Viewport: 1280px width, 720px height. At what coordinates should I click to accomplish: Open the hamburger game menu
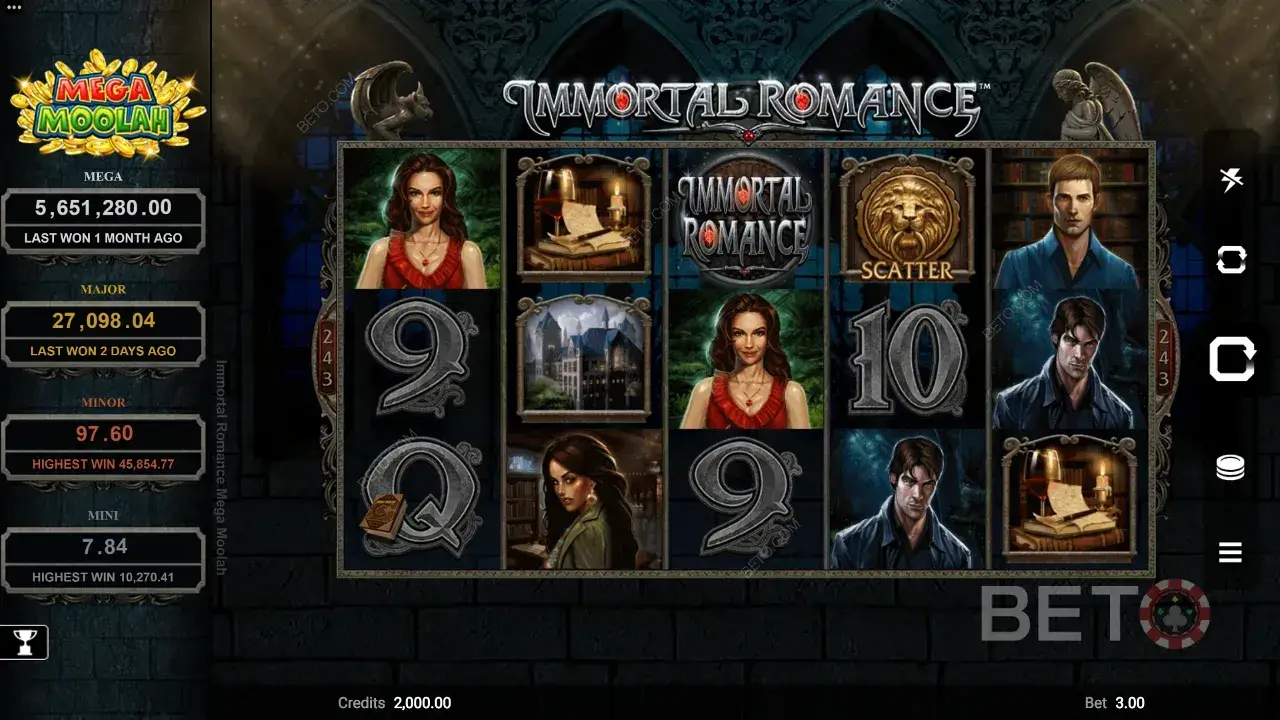pyautogui.click(x=1229, y=551)
